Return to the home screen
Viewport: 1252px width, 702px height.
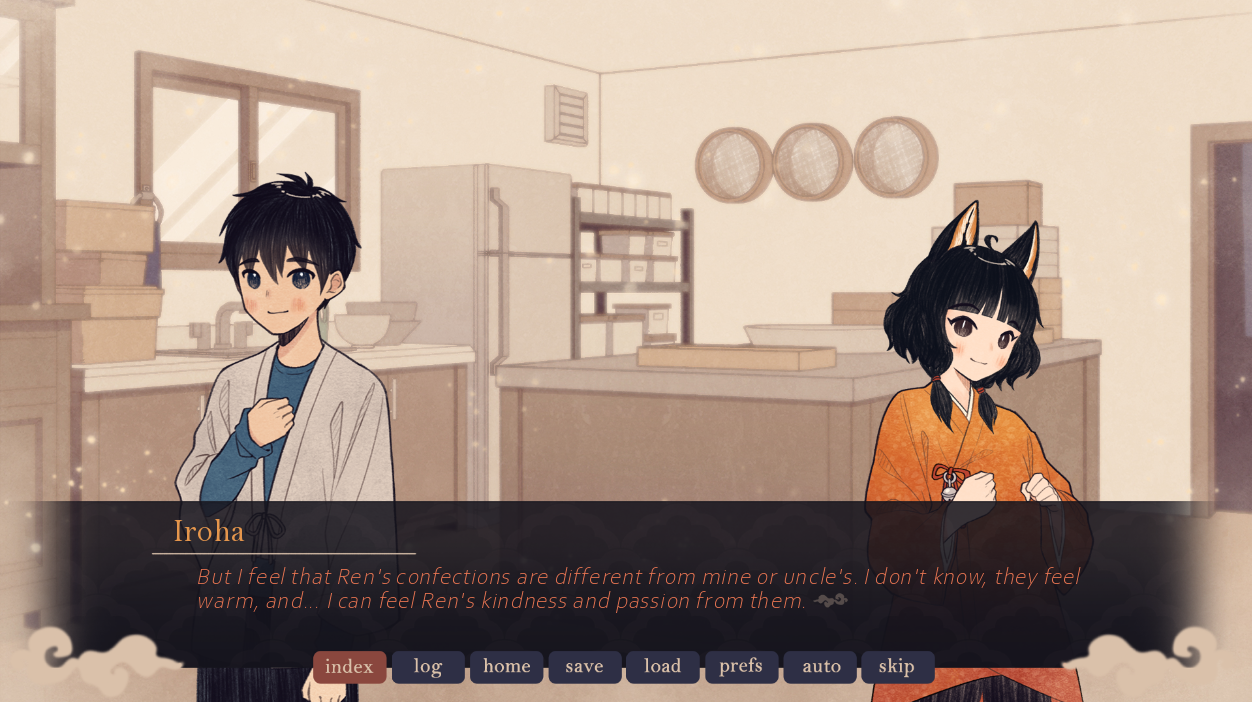(506, 667)
